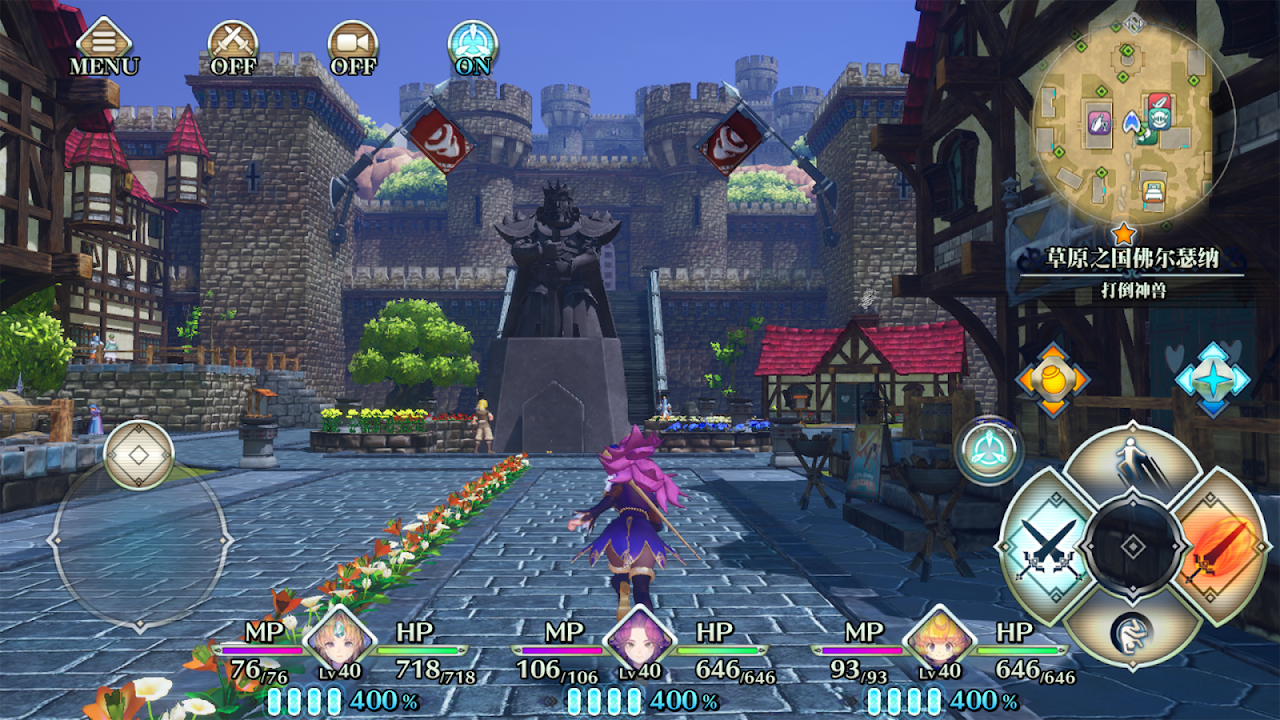
Task: Tap the center diamond action wheel button
Action: (1132, 547)
